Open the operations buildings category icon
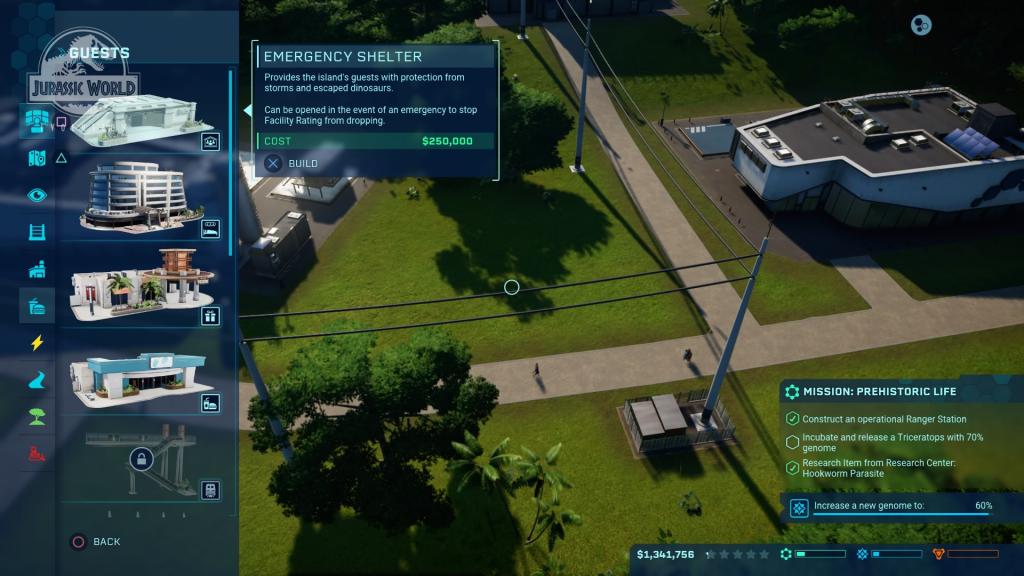 coord(37,269)
